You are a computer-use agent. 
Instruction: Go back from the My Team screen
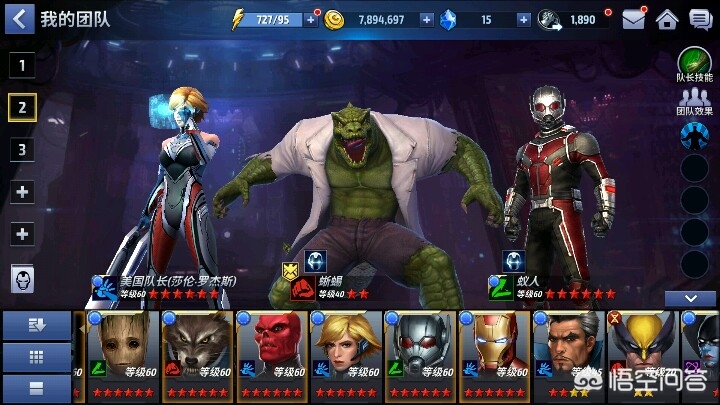click(19, 18)
